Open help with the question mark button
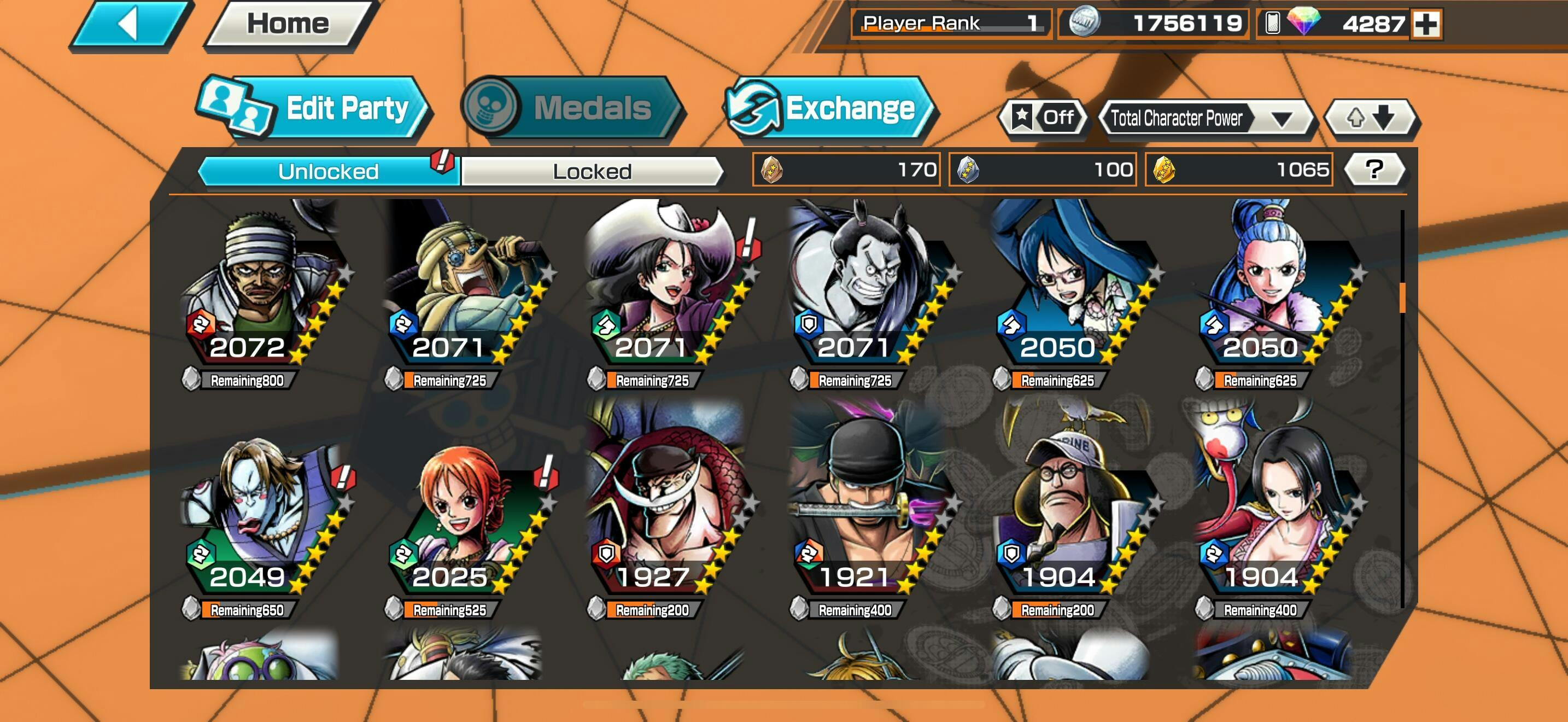 pos(1374,169)
